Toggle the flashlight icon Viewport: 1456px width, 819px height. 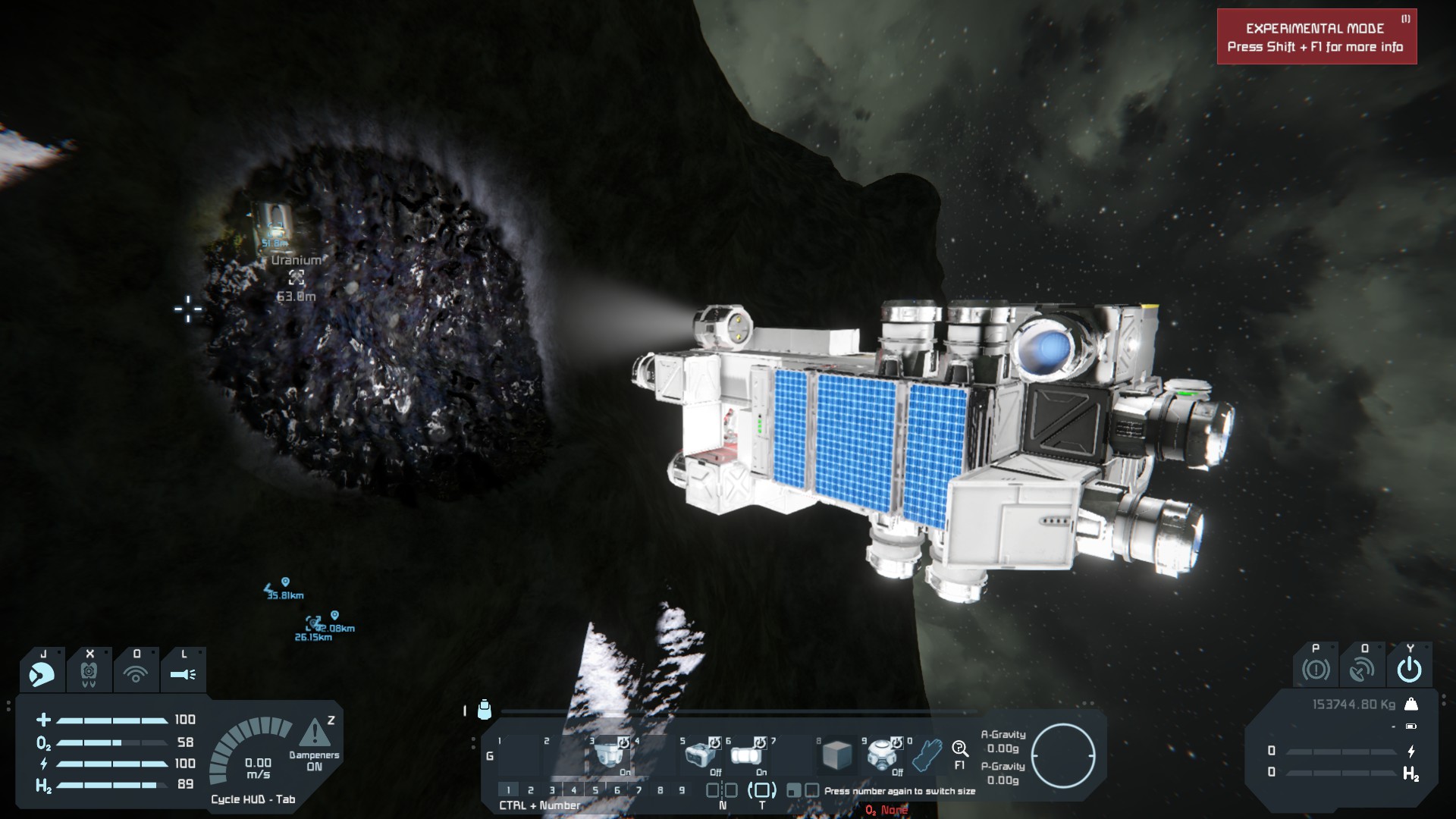point(183,673)
